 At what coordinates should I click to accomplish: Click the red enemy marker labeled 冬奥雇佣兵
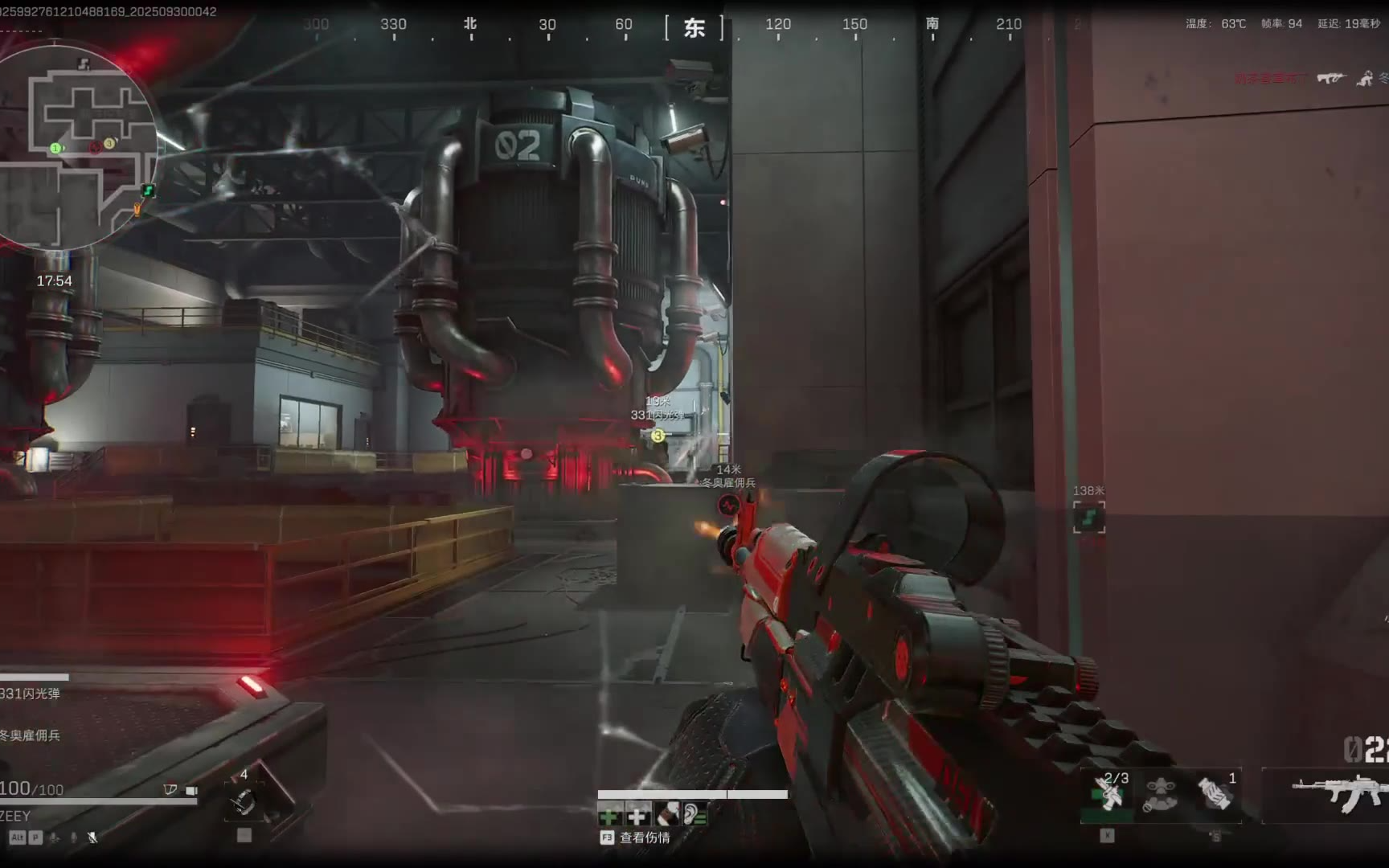[x=728, y=505]
